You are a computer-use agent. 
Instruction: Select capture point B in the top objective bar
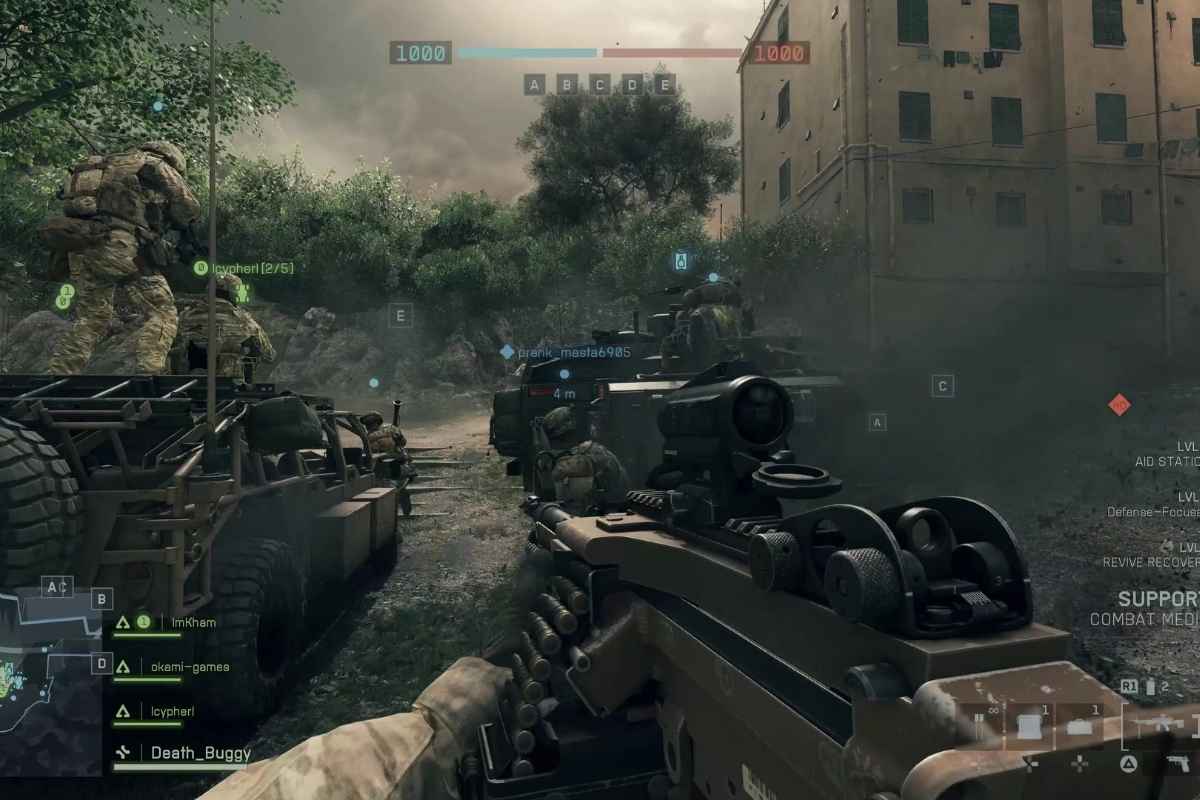point(567,84)
